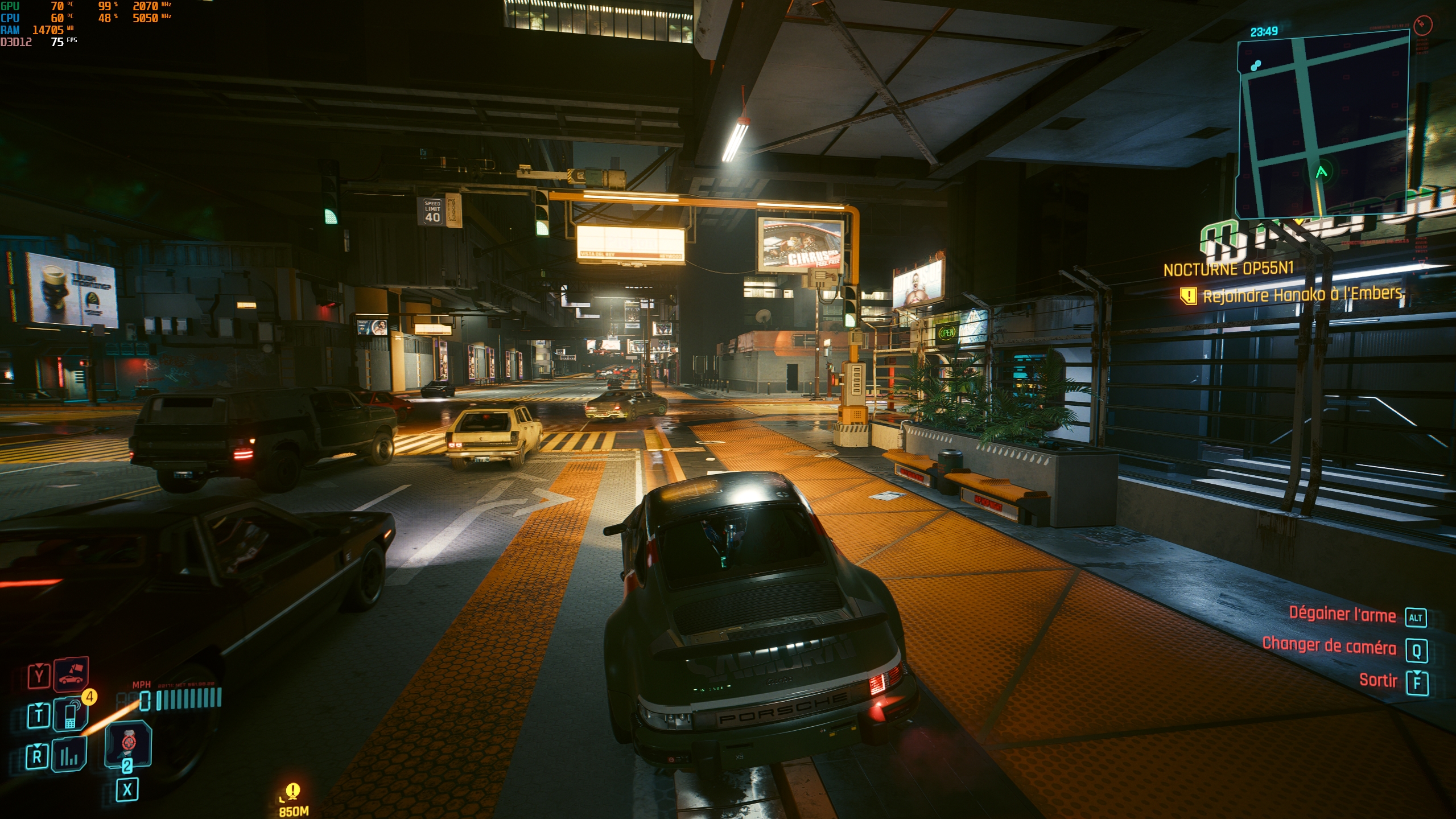This screenshot has height=819, width=1456.
Task: Open the Nocturne OP55N1 quest tracker
Action: coord(1228,269)
